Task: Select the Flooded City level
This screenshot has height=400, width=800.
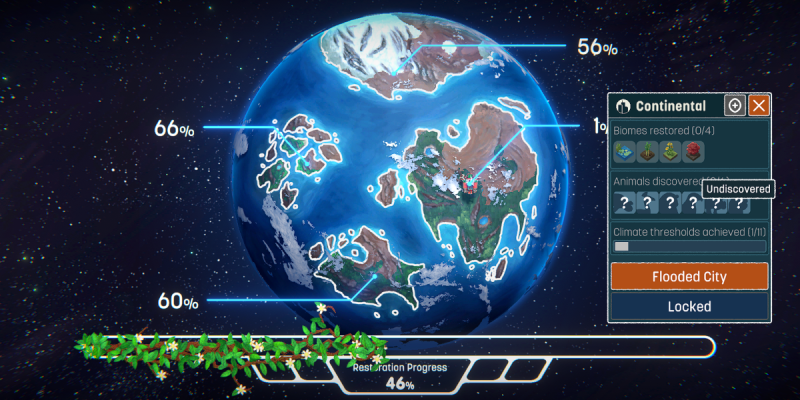Action: pyautogui.click(x=689, y=276)
